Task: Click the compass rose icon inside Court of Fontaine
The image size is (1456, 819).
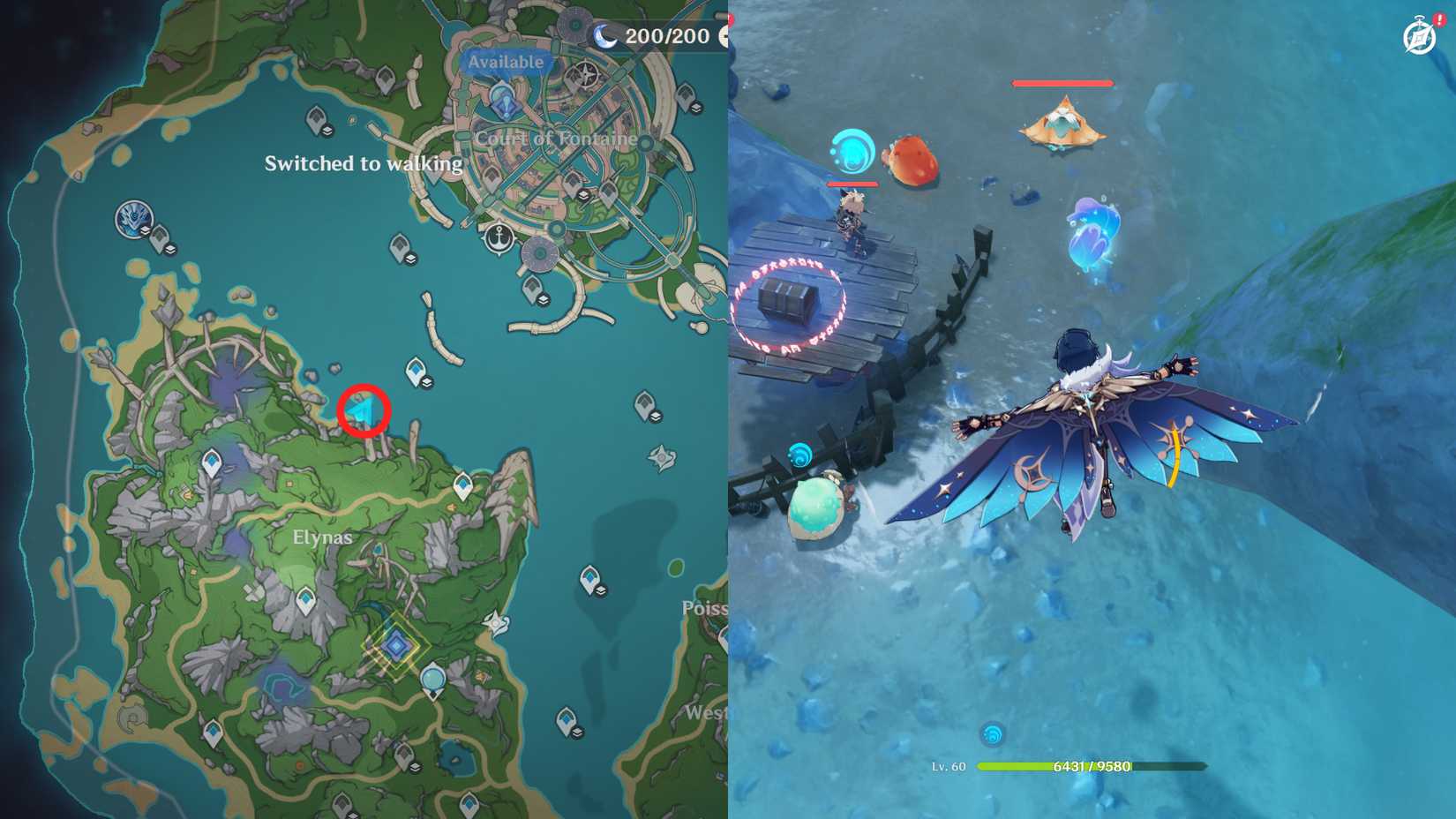Action: 585,73
